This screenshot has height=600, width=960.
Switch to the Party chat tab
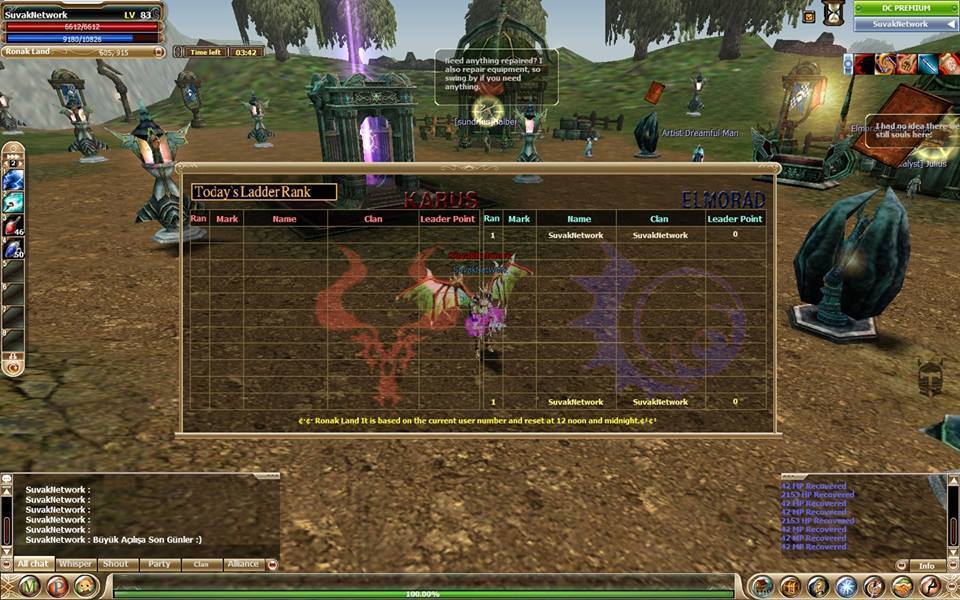pos(159,564)
